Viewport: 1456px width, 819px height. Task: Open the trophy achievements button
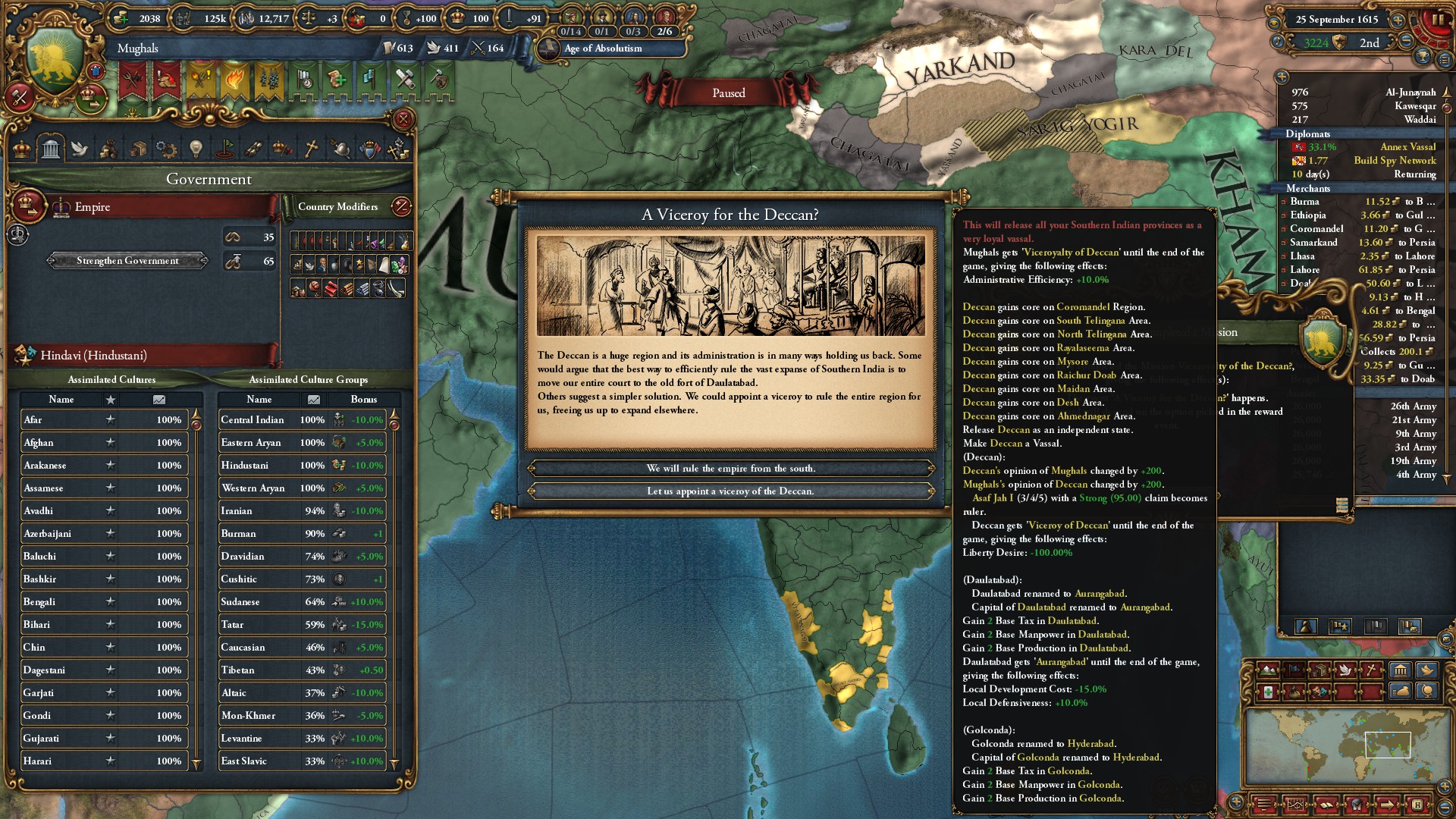click(1423, 57)
